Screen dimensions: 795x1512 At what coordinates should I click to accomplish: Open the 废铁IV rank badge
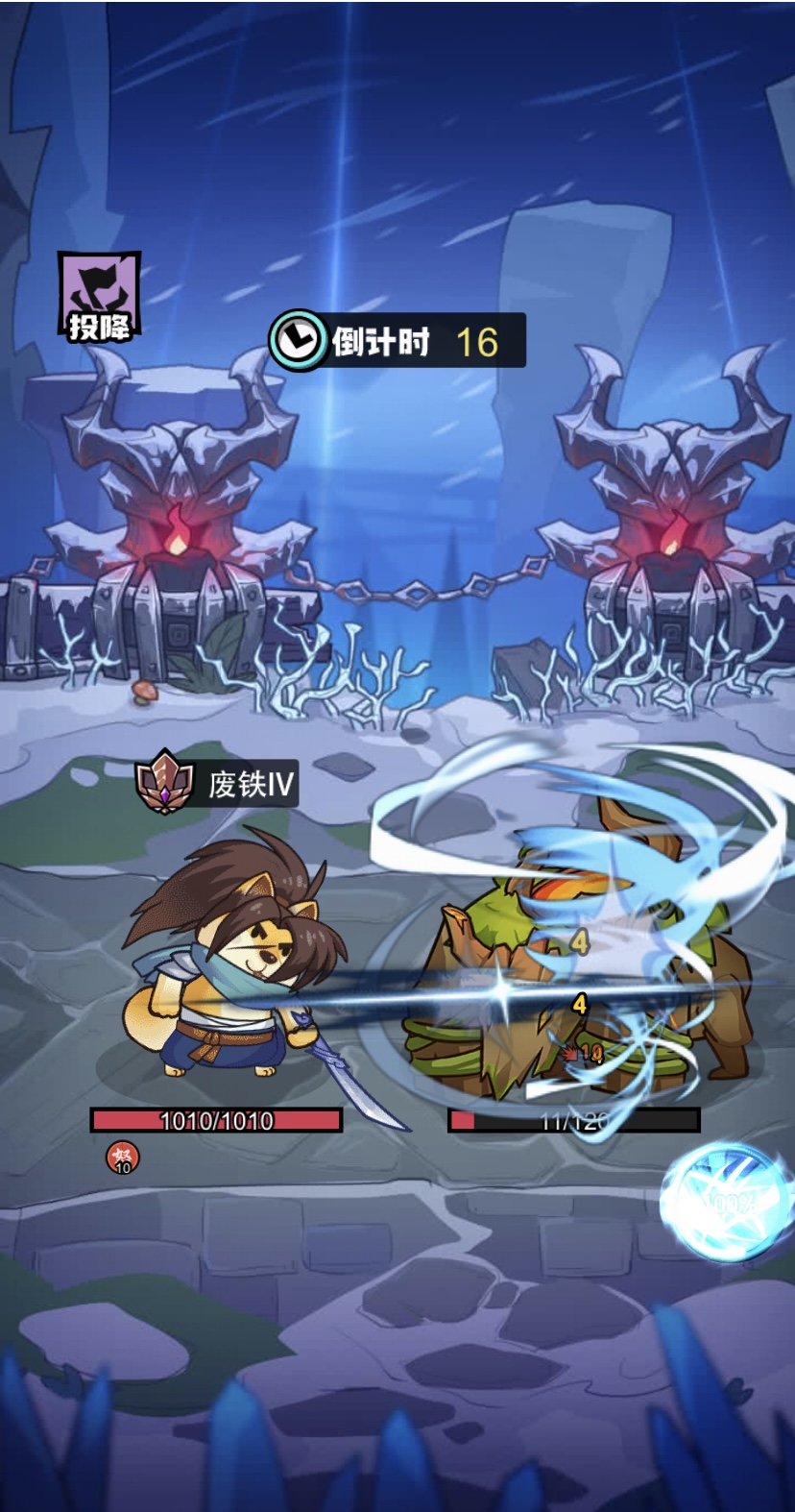tap(166, 782)
